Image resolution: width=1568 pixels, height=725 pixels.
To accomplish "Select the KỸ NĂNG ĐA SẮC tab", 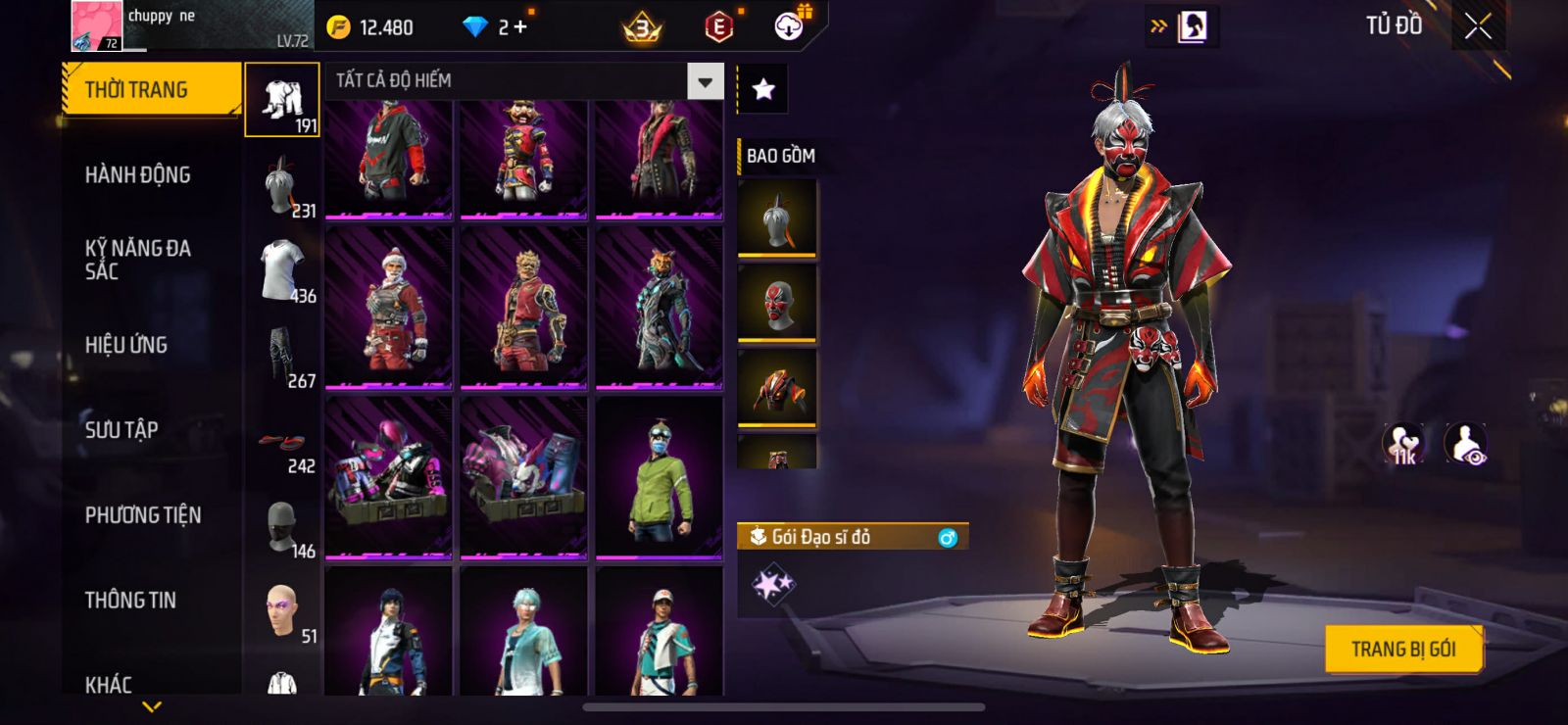I will pos(137,260).
